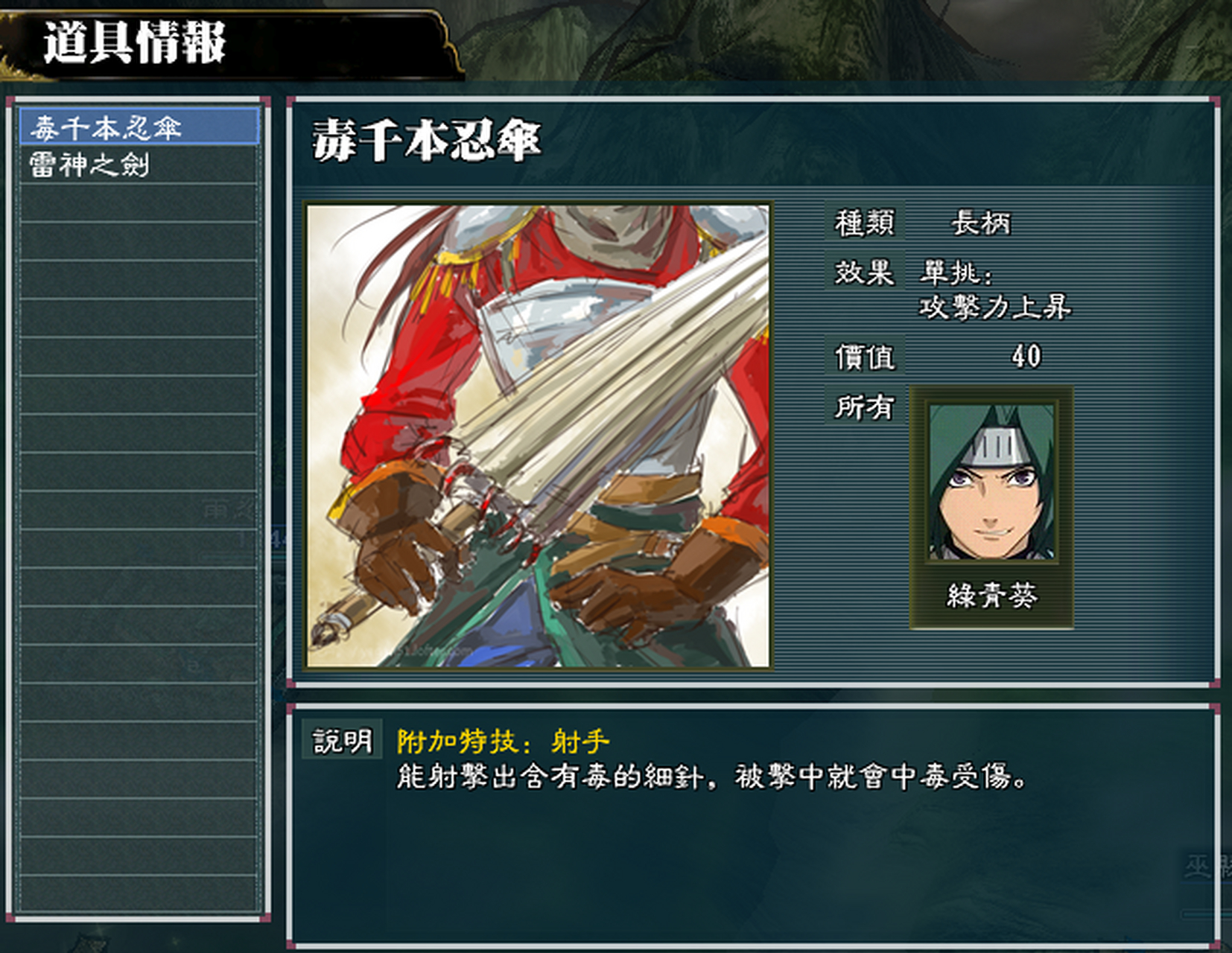Select the 雷神之劍 item in the list

89,167
